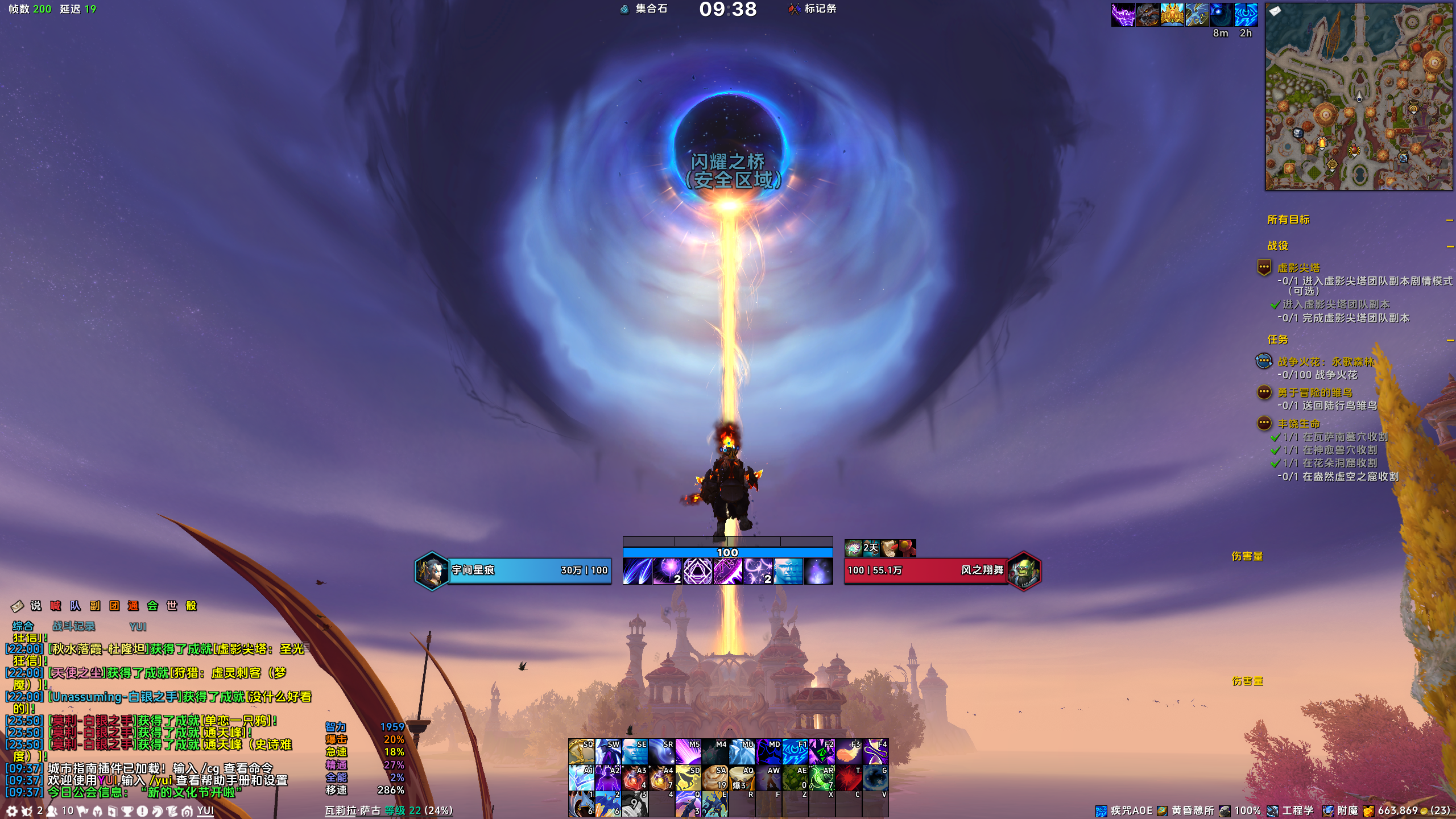Collapse the 所有目标 objectives tracker
Screen dimensions: 1456x819
pyautogui.click(x=1449, y=220)
